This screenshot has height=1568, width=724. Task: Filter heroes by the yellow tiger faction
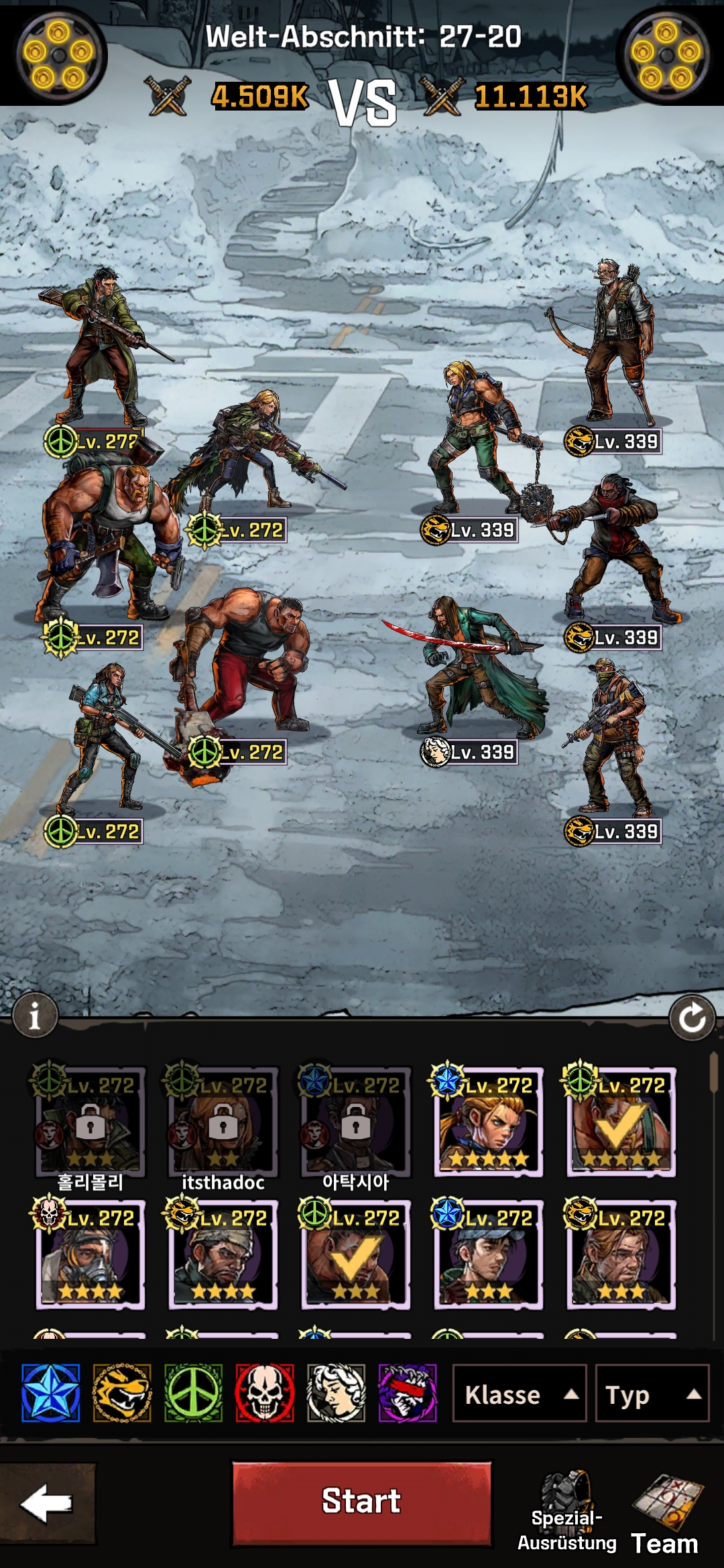point(122,1393)
